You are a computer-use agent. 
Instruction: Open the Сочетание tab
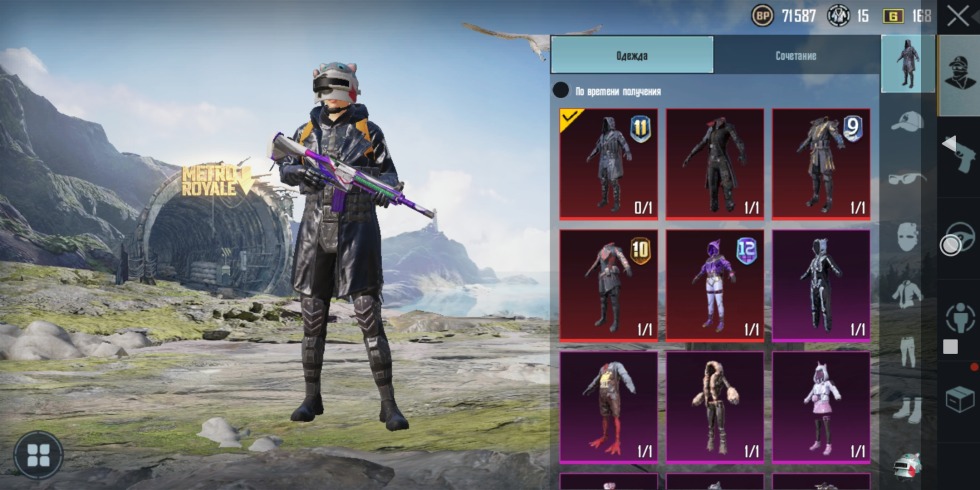[796, 56]
